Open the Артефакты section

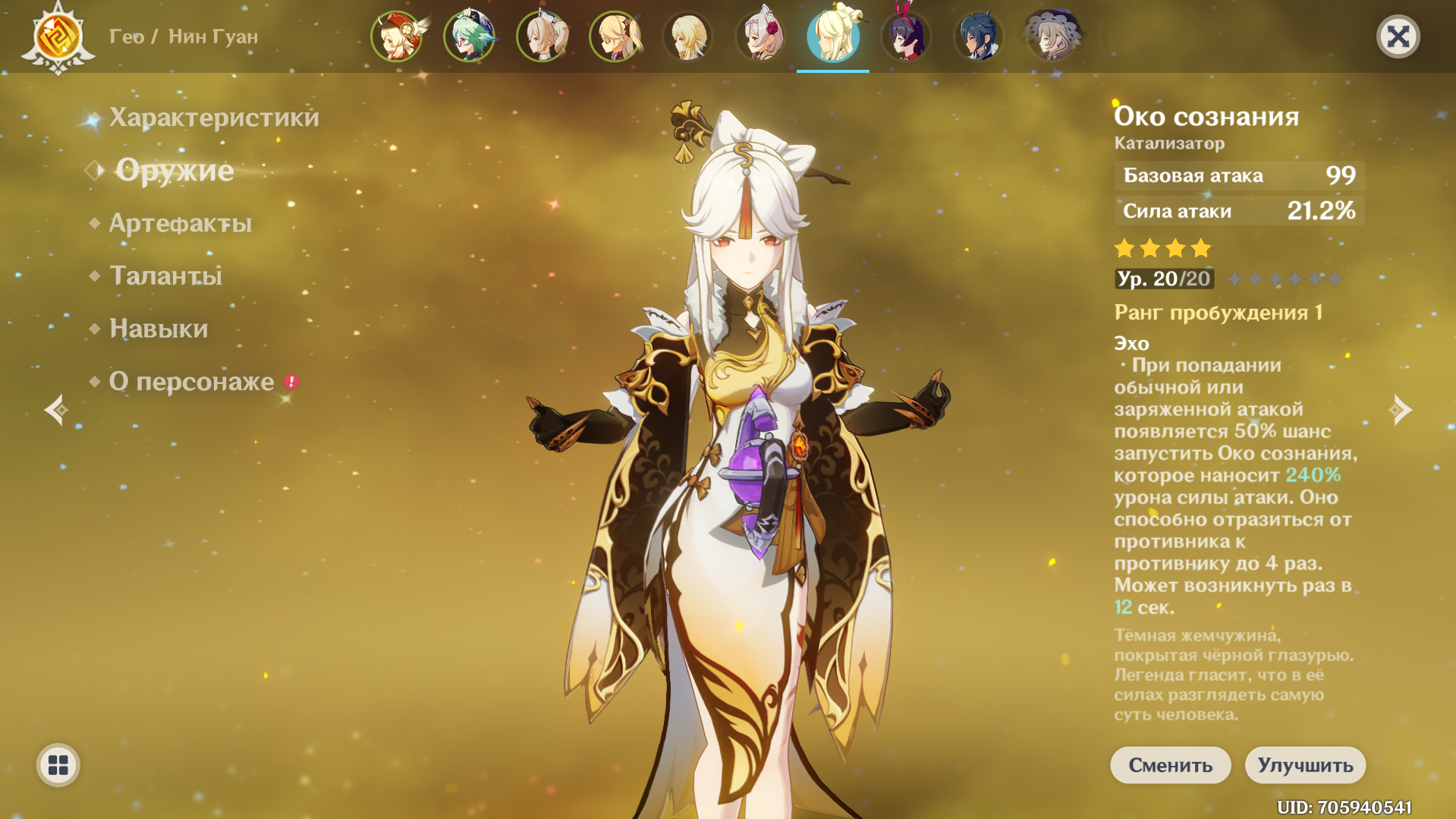181,223
